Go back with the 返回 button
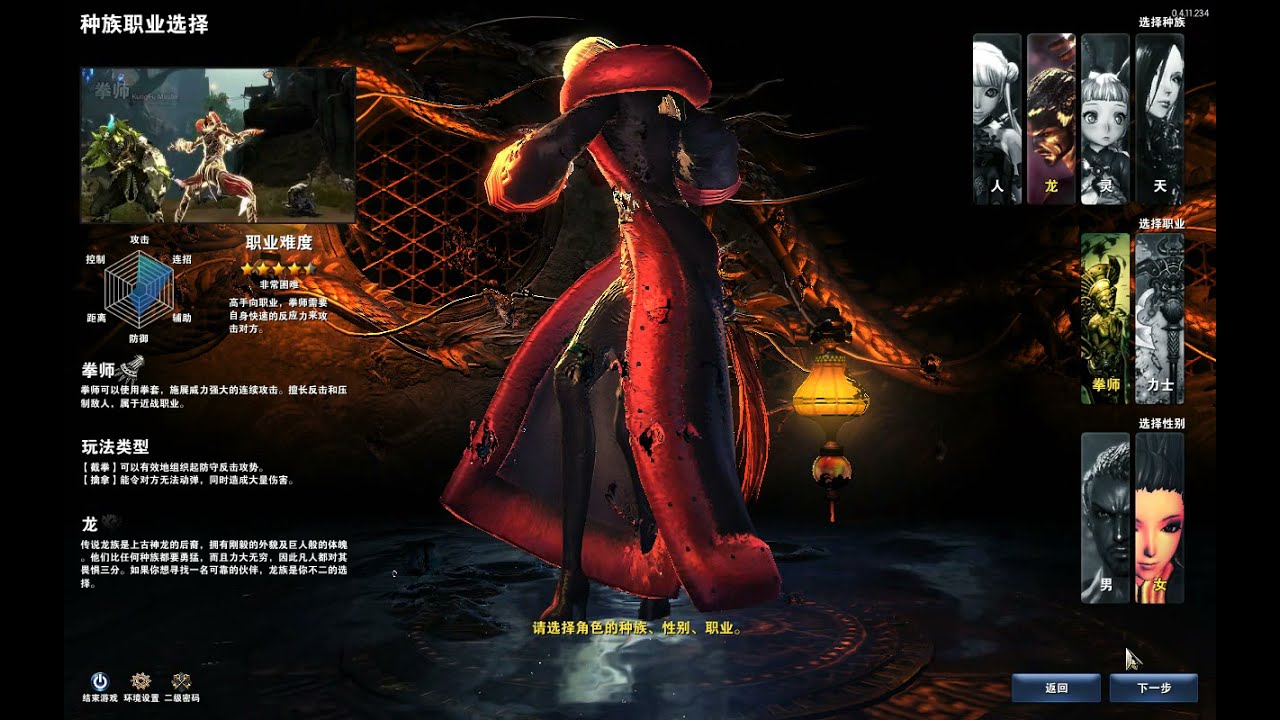This screenshot has width=1280, height=720. tap(1056, 688)
